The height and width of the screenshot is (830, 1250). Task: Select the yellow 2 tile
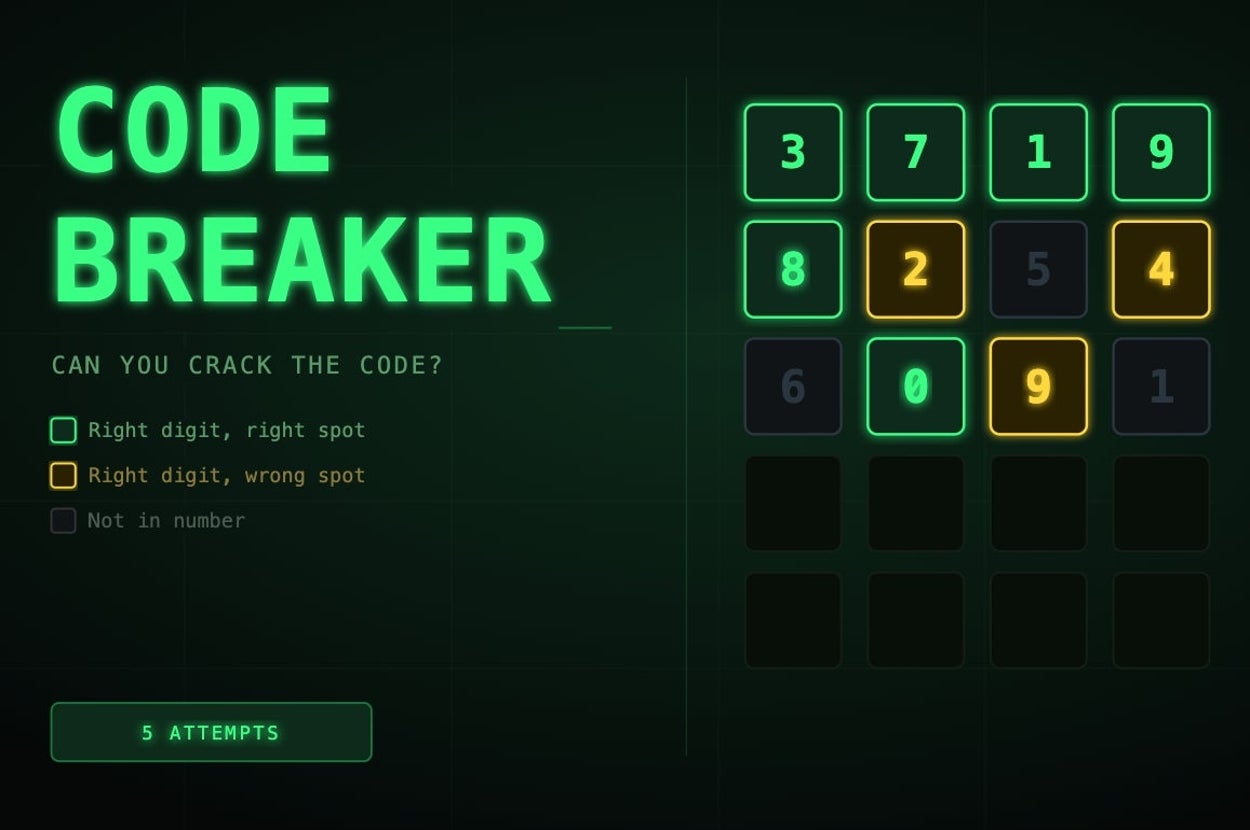pyautogui.click(x=915, y=269)
